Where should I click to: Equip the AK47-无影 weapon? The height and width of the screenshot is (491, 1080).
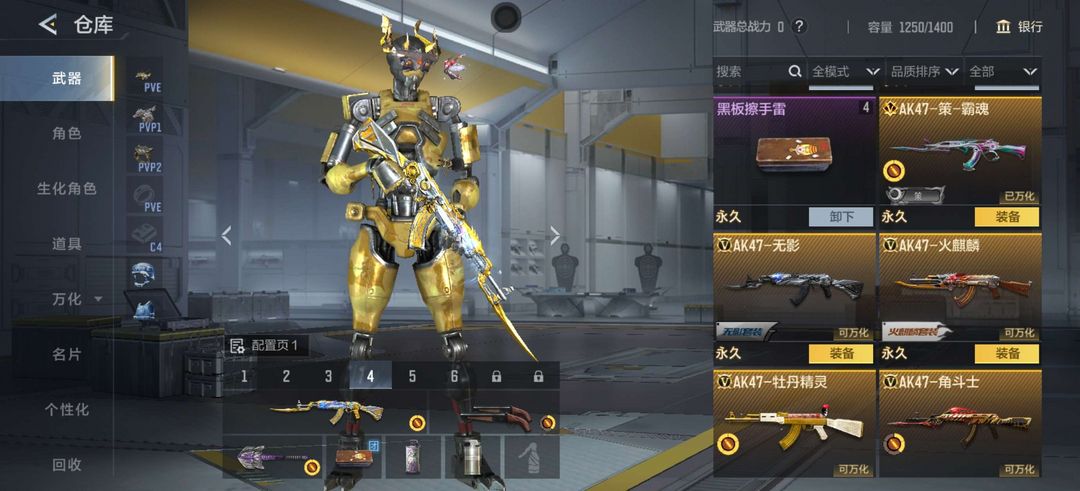click(x=840, y=353)
